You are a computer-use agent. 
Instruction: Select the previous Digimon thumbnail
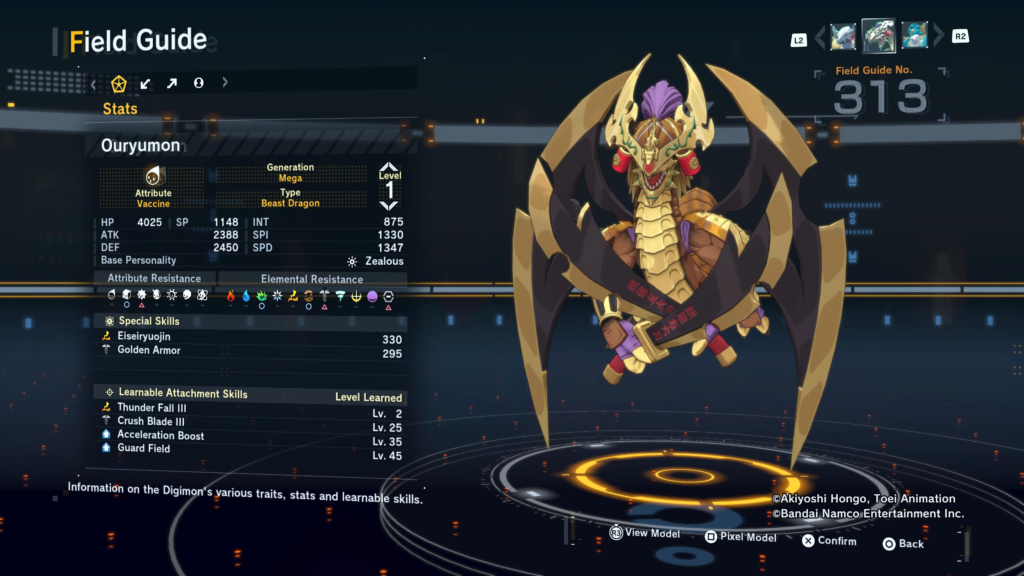[x=842, y=37]
